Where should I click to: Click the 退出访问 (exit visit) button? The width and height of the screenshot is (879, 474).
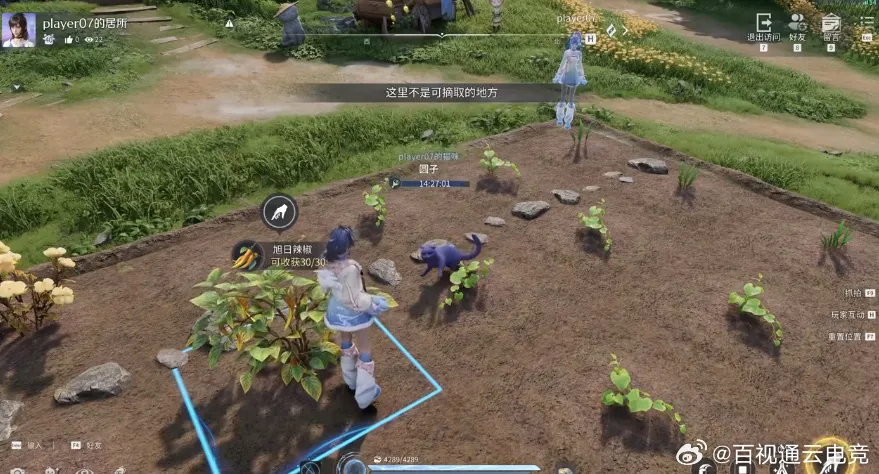point(764,25)
